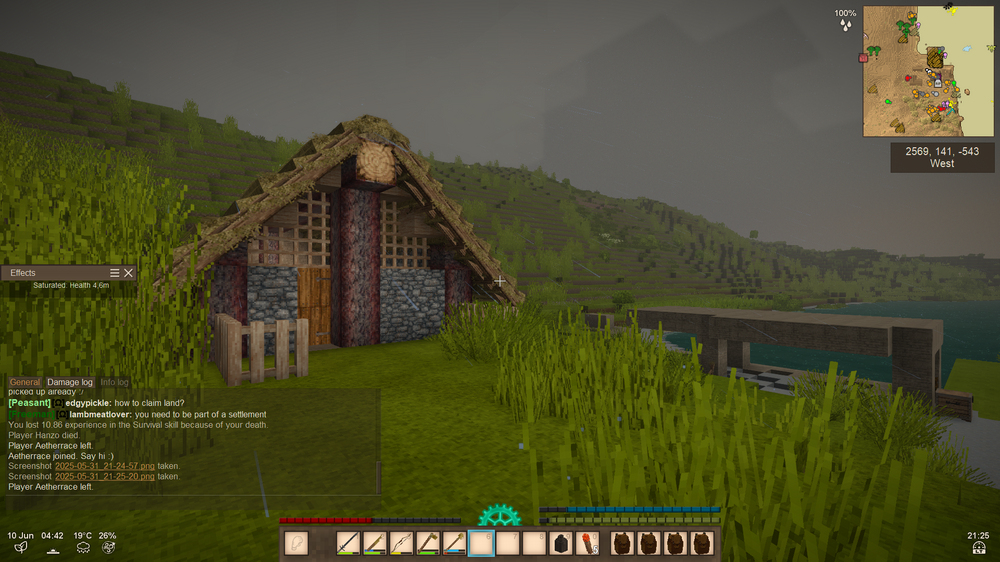Select the sword in hotbar slot one
The width and height of the screenshot is (1000, 562).
pyautogui.click(x=348, y=543)
